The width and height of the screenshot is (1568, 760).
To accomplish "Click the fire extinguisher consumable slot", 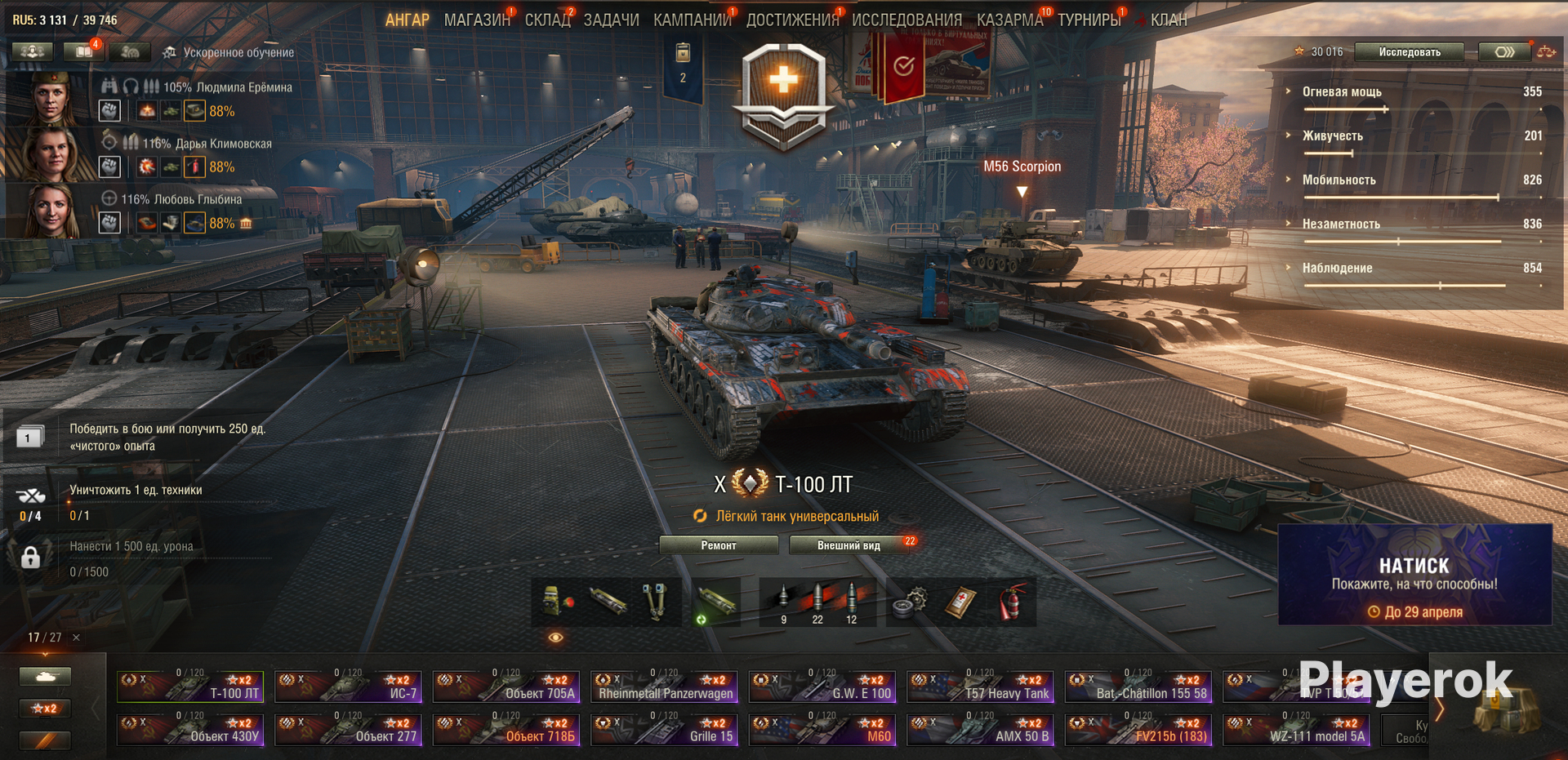I will tap(1009, 602).
